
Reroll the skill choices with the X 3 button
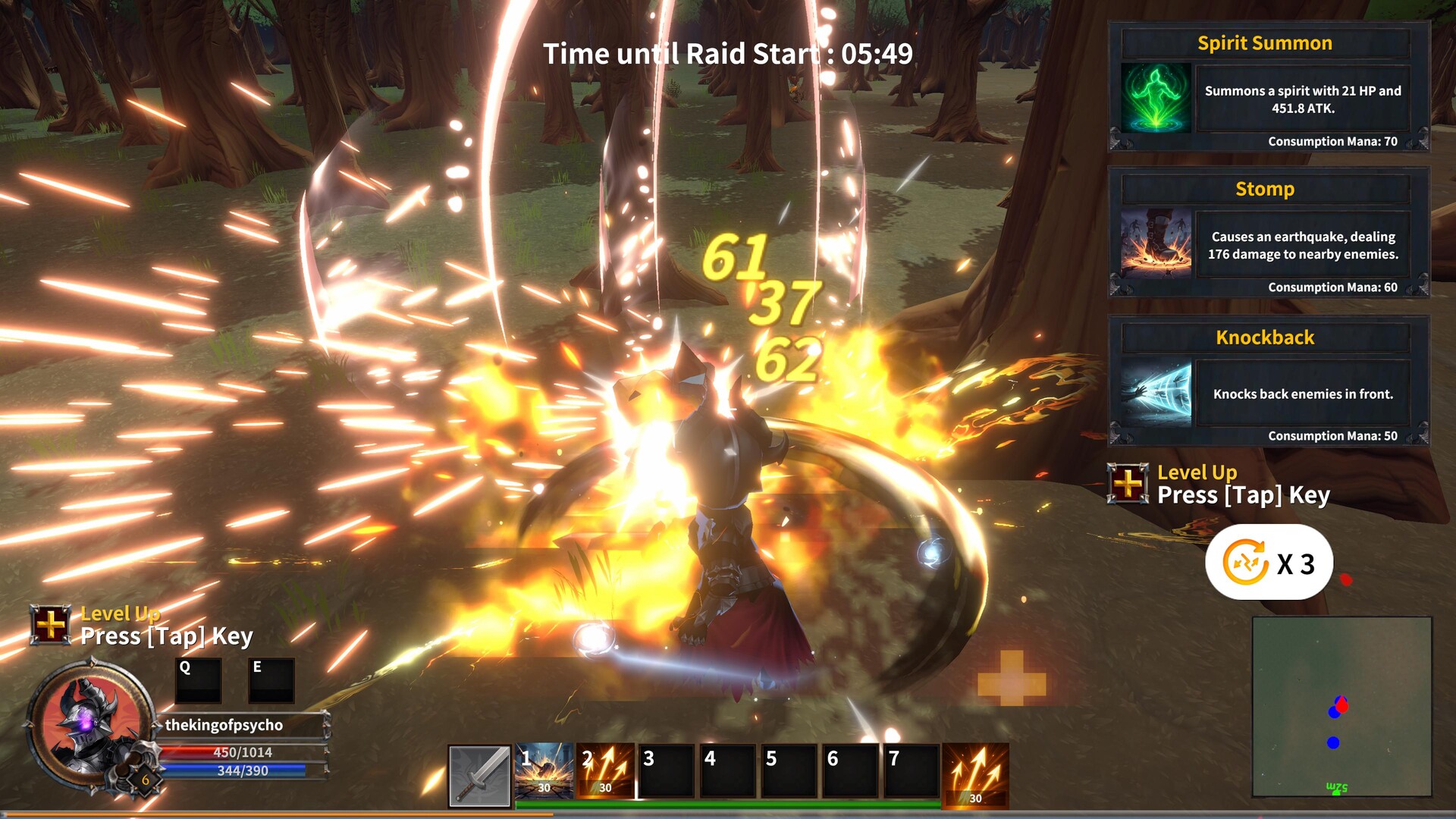[1268, 563]
